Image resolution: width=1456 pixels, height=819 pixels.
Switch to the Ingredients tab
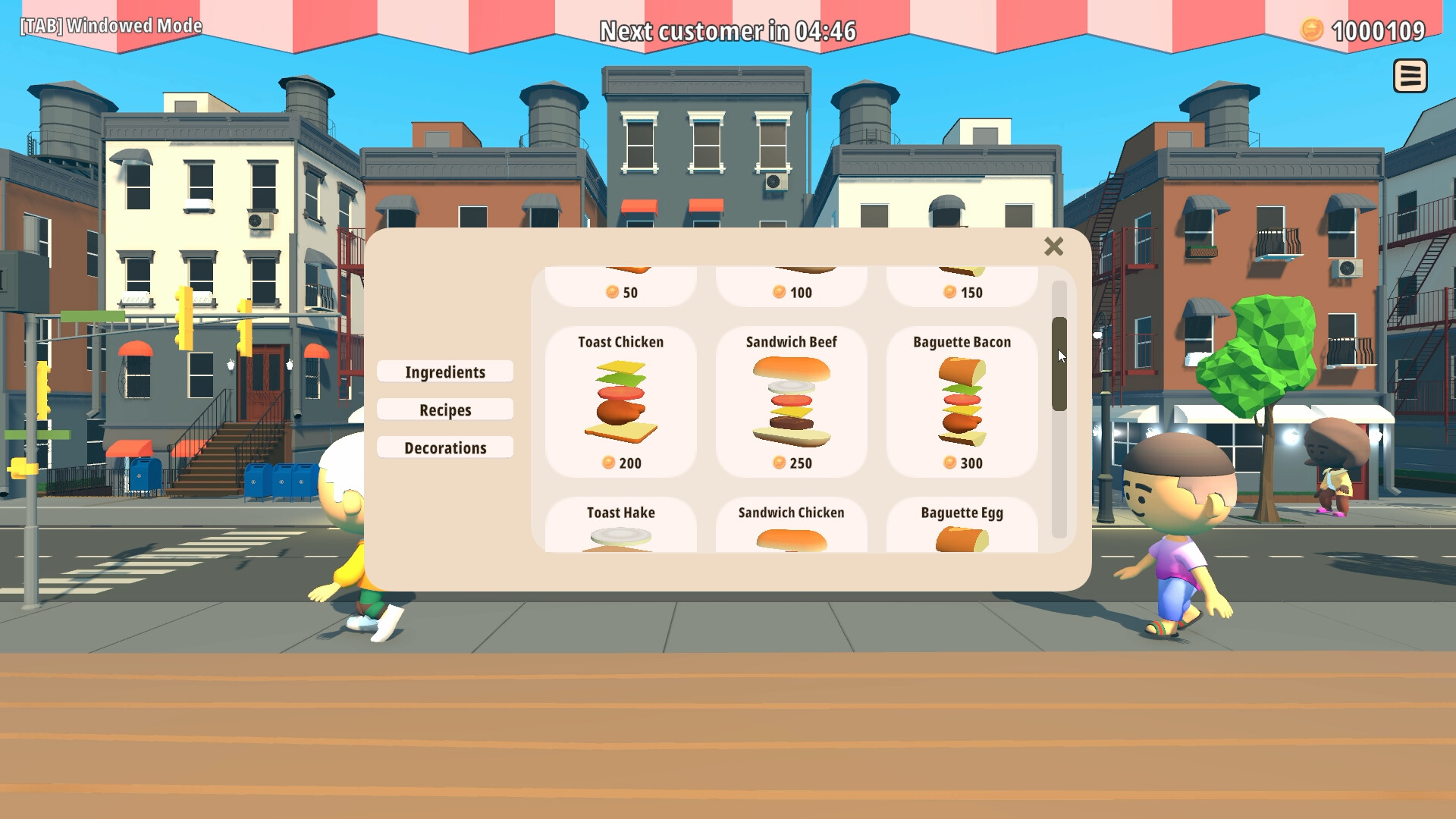point(444,372)
